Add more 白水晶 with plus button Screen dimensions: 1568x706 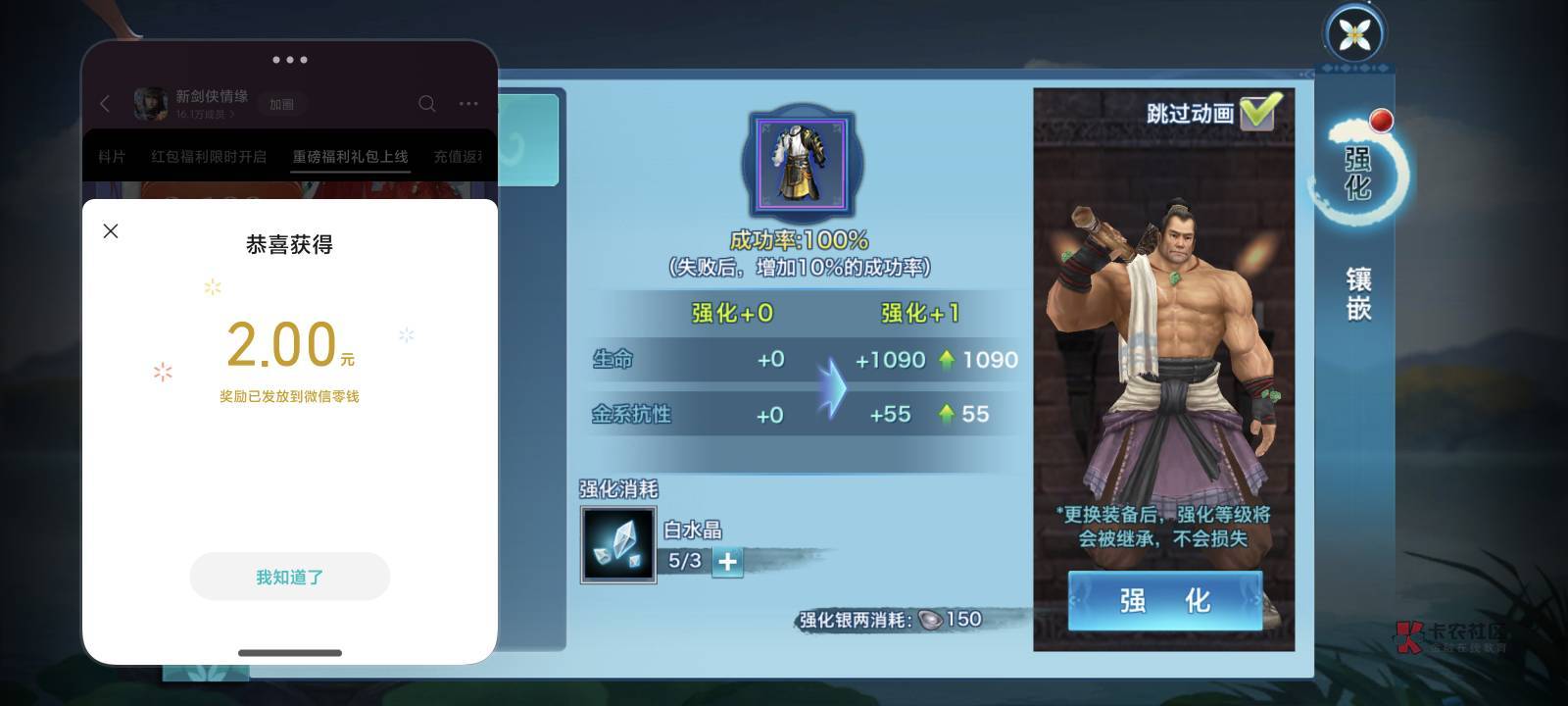(x=727, y=562)
